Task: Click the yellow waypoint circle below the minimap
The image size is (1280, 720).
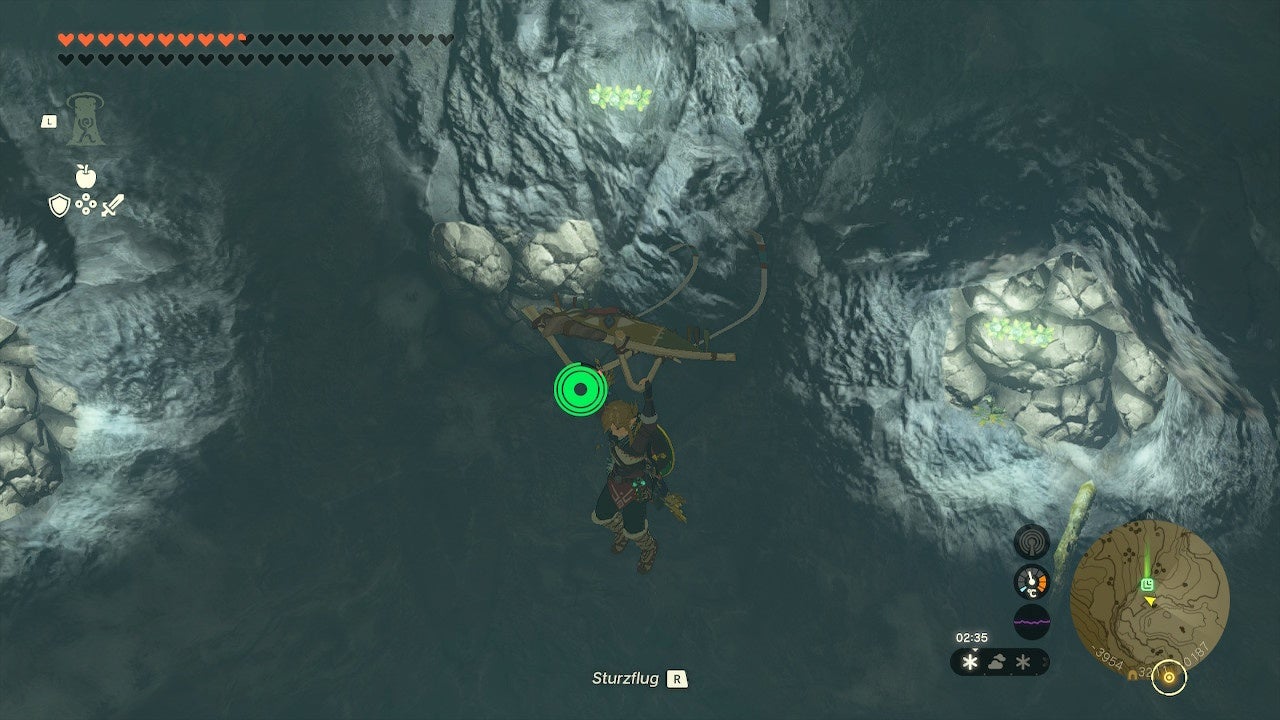Action: [1169, 678]
